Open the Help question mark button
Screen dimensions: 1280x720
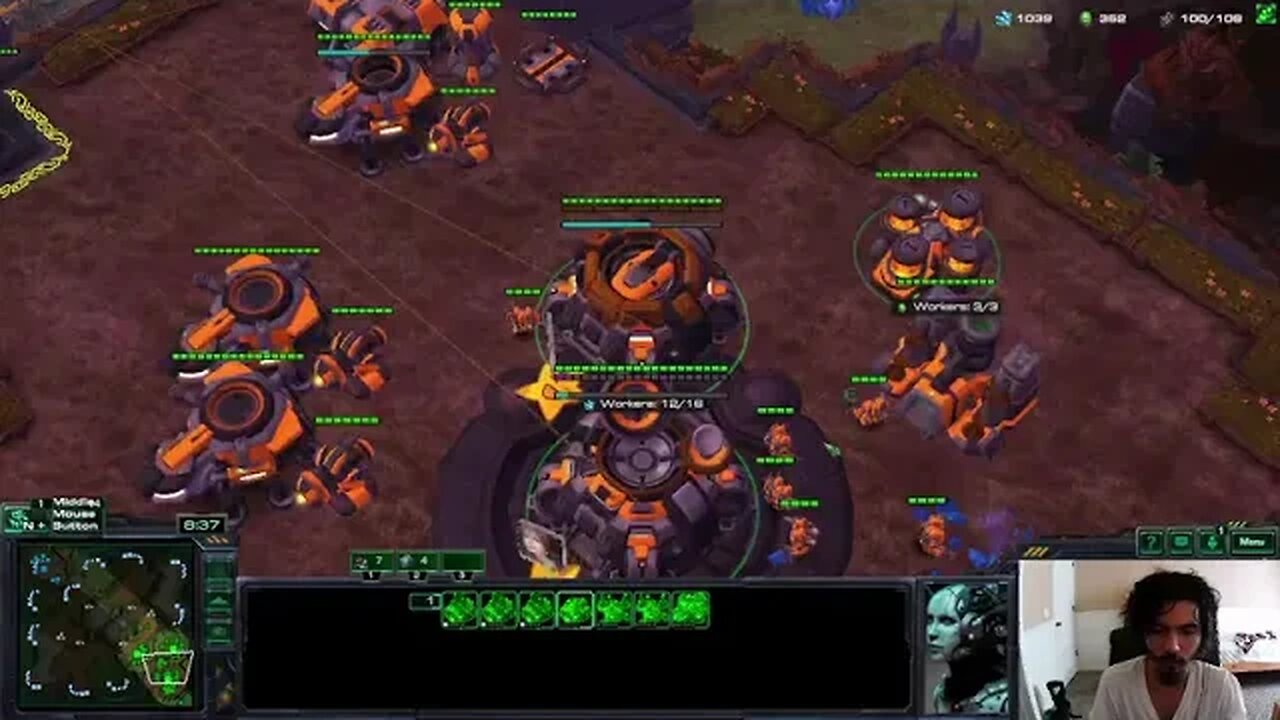tap(1151, 543)
